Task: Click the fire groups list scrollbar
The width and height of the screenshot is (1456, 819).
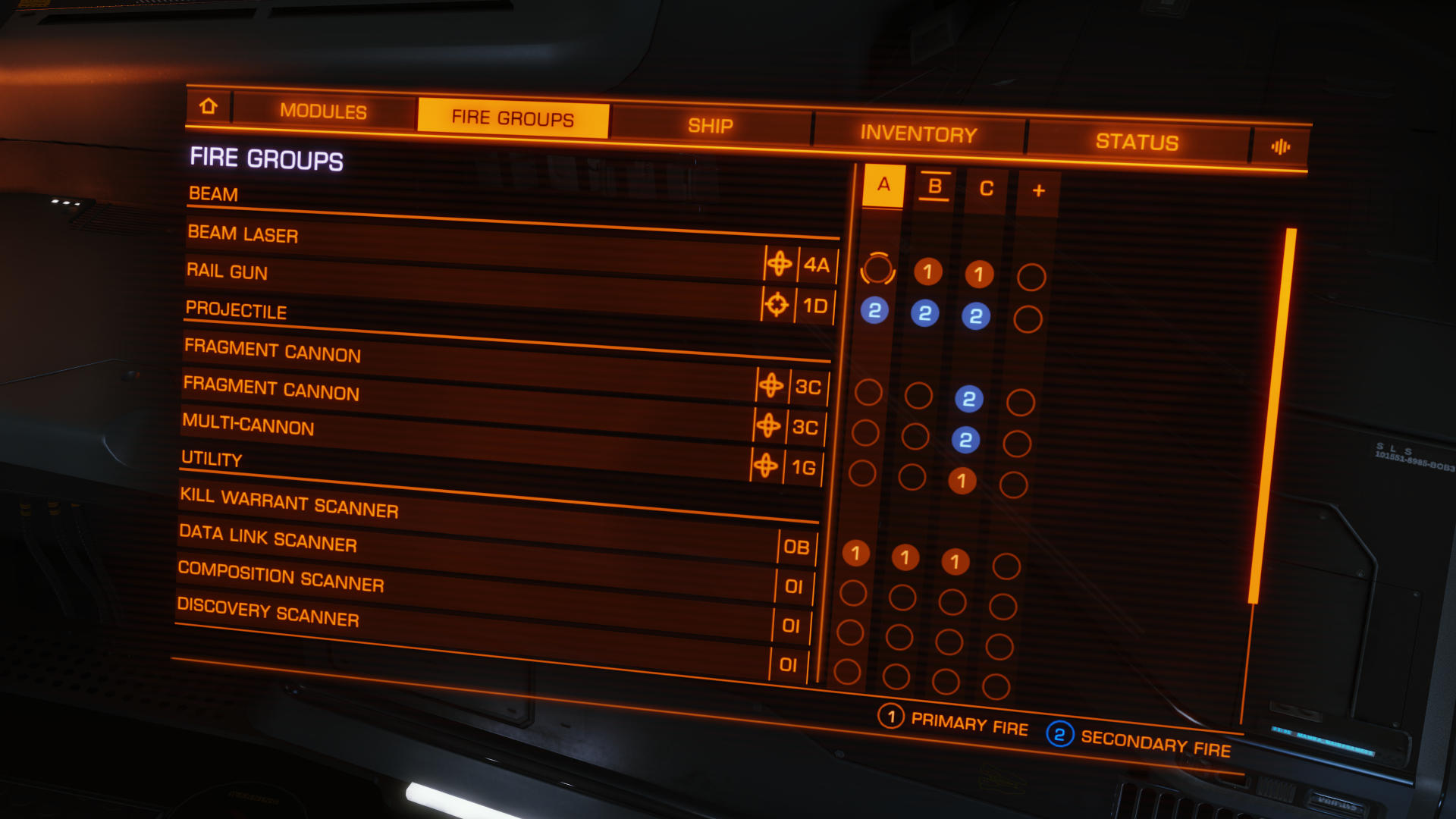Action: coord(1272,416)
